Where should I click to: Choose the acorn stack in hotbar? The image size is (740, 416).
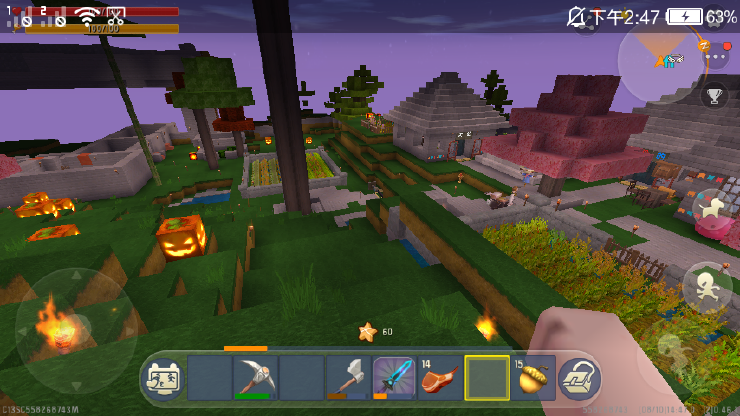pos(533,378)
